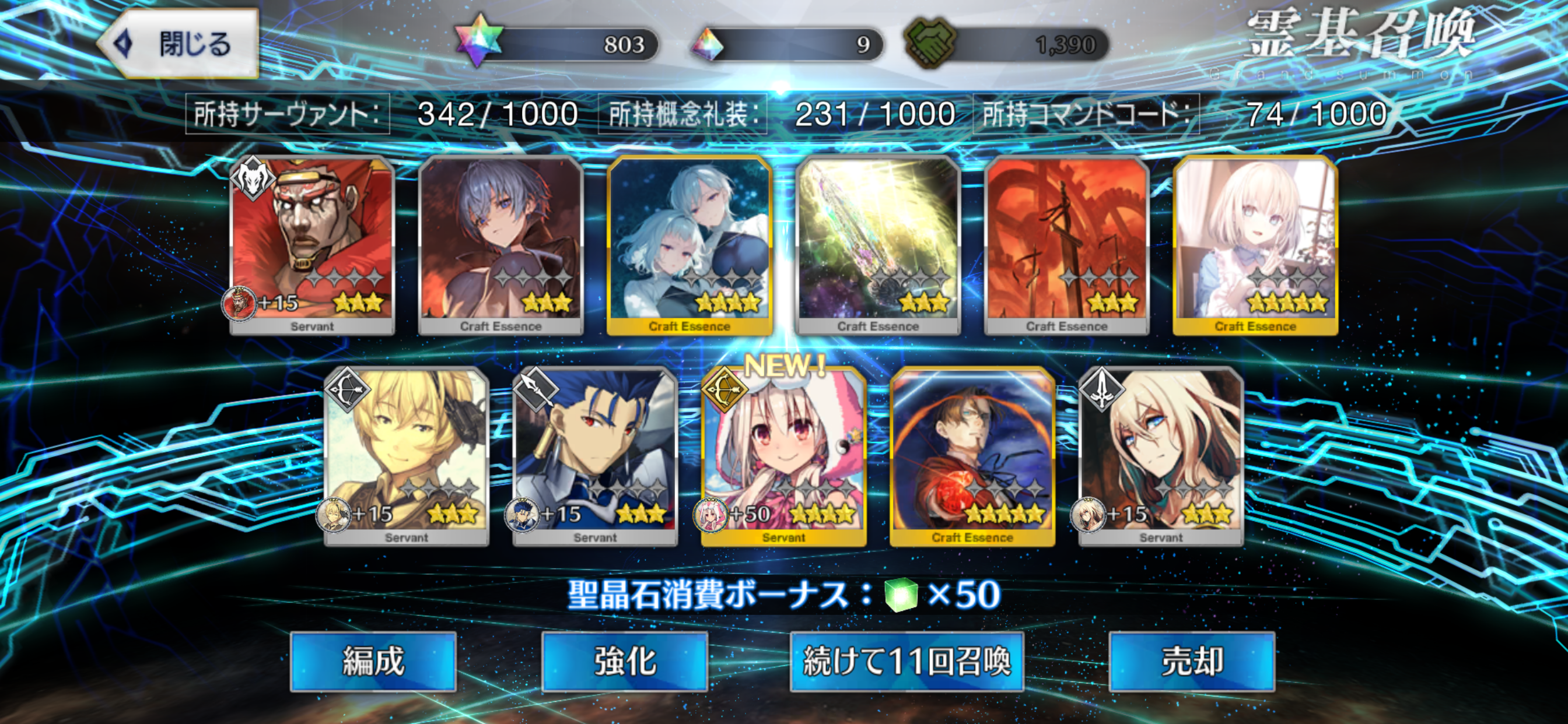Select the rainbow Saint Quartz currency icon
Screen dimensions: 1568x724
pos(478,41)
